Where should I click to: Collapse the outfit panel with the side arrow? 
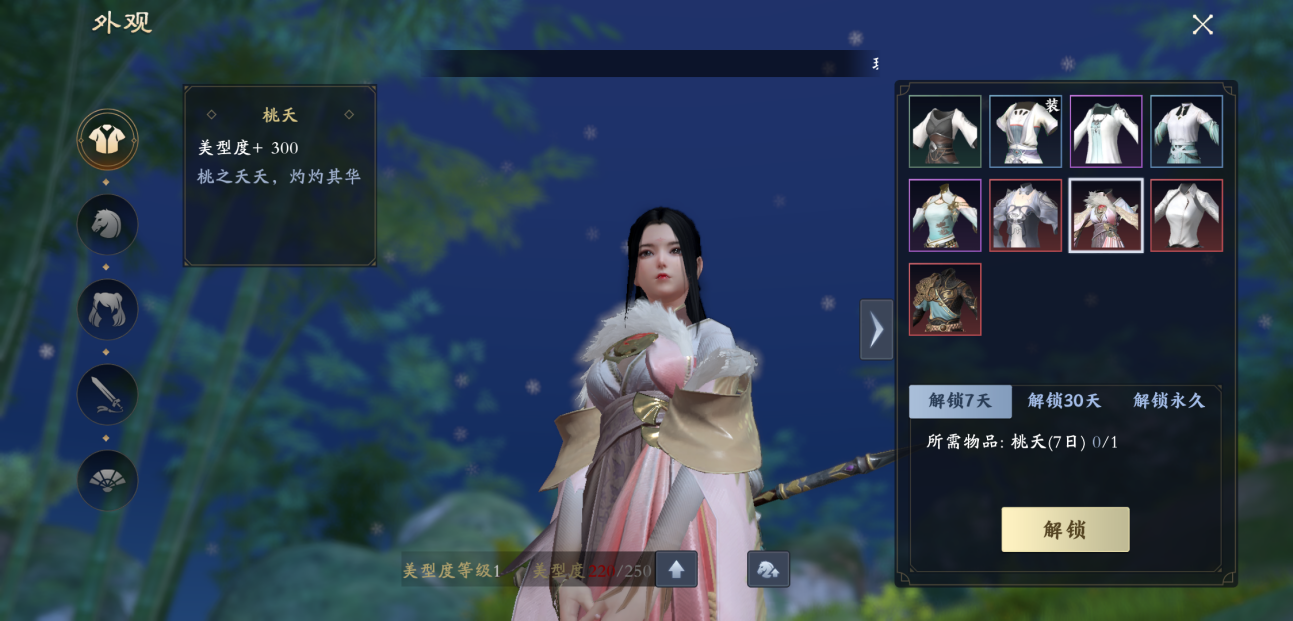click(x=876, y=329)
